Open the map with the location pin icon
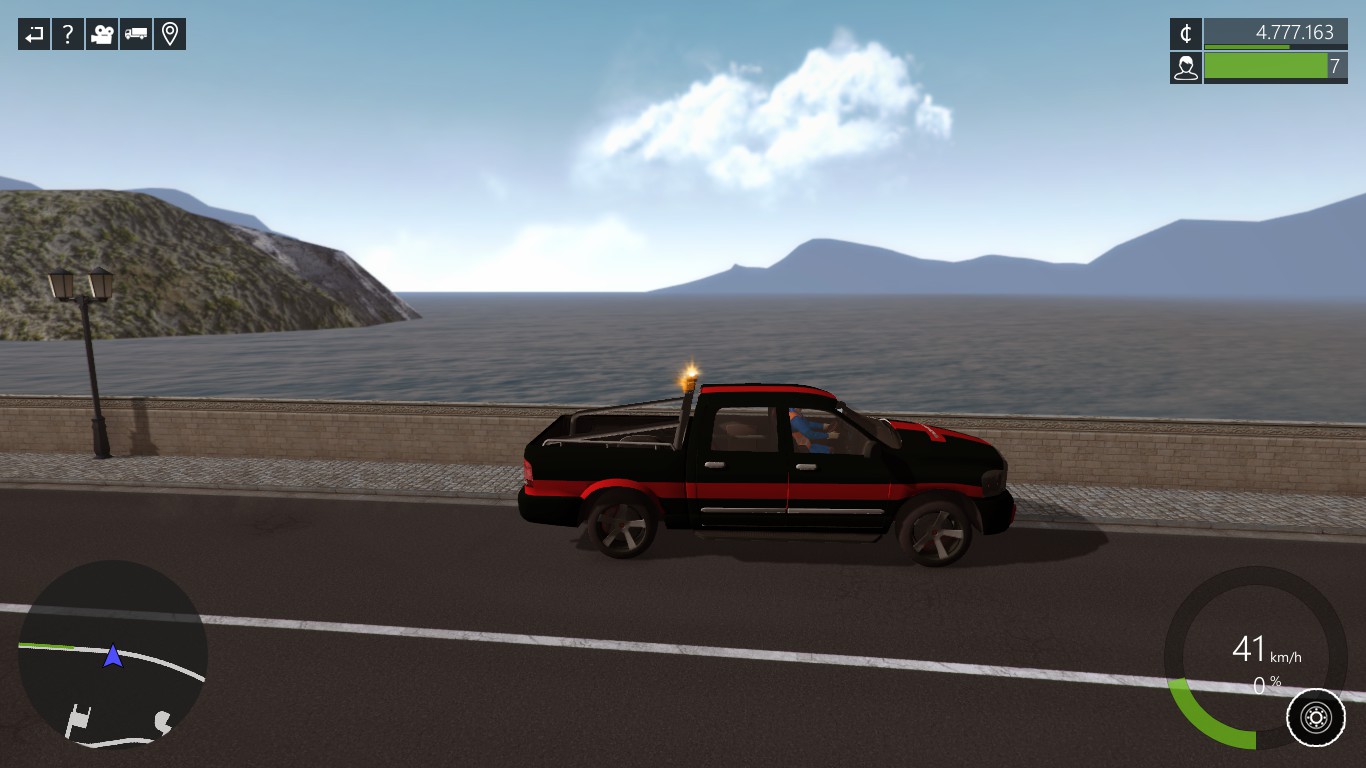Image resolution: width=1366 pixels, height=768 pixels. pyautogui.click(x=169, y=33)
